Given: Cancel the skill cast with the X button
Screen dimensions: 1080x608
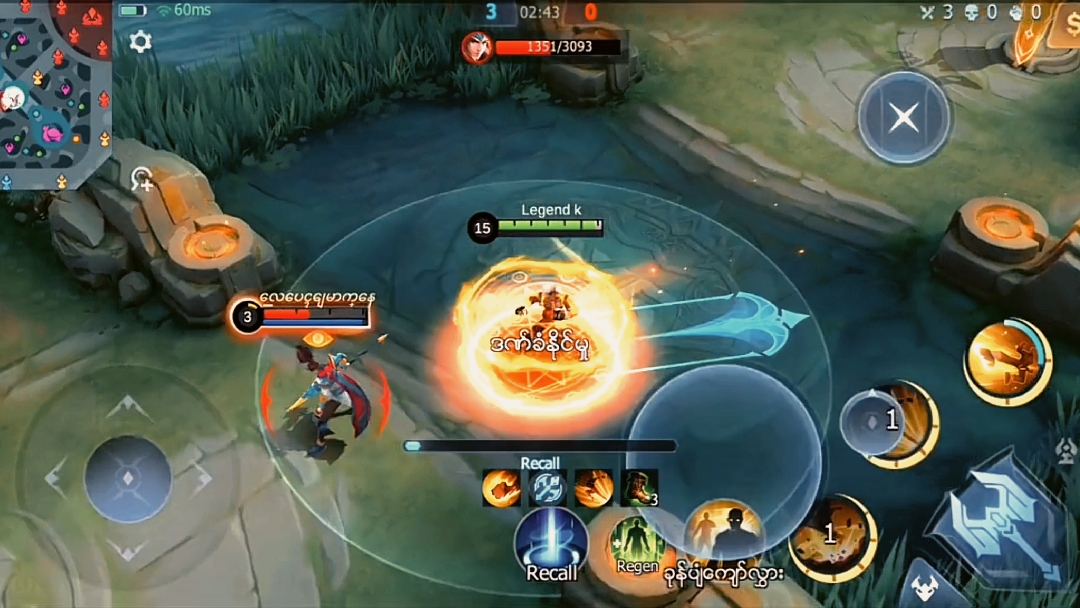Looking at the screenshot, I should point(904,118).
